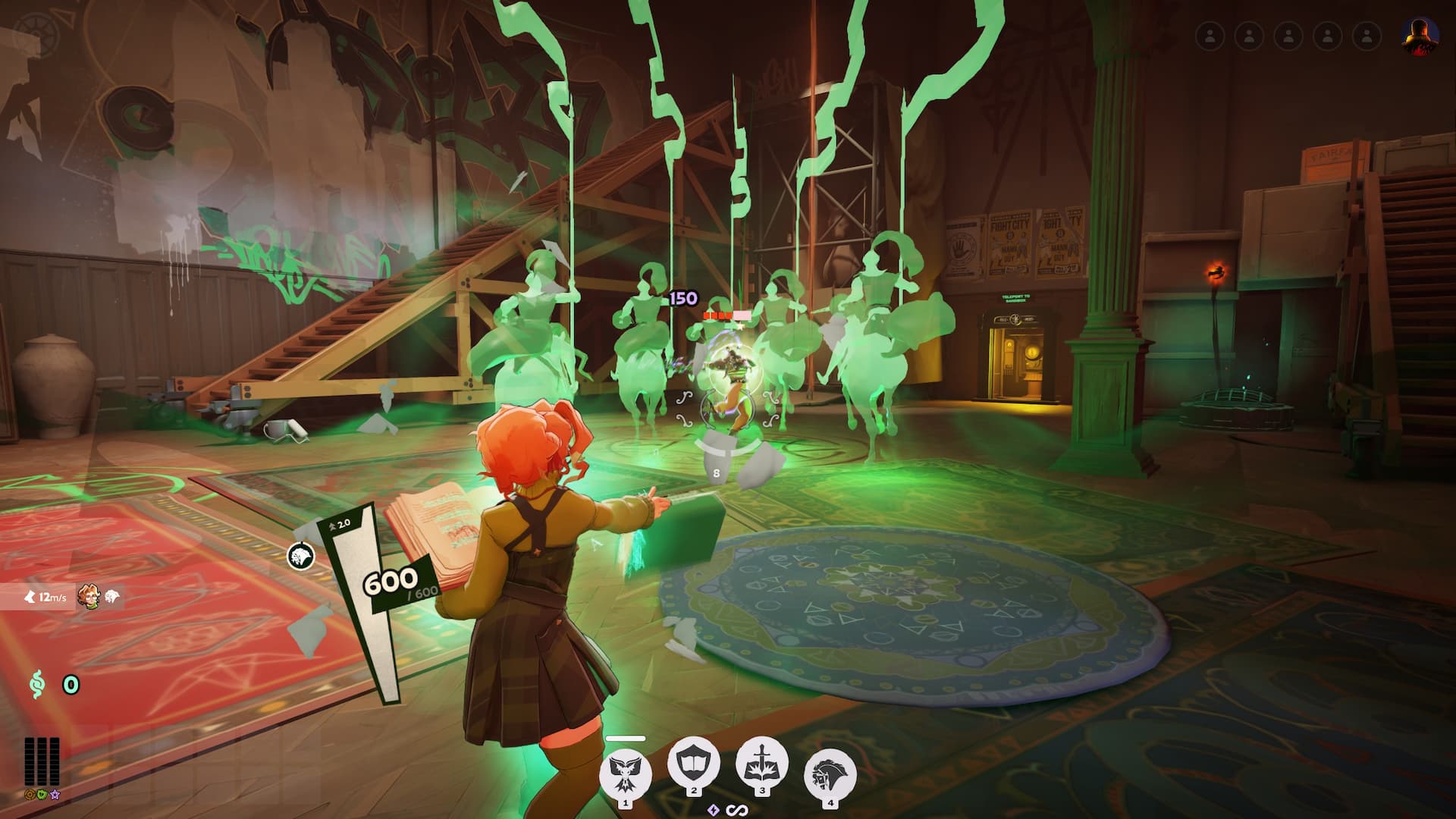
Task: Select the purple star icon under the bars
Action: click(55, 795)
